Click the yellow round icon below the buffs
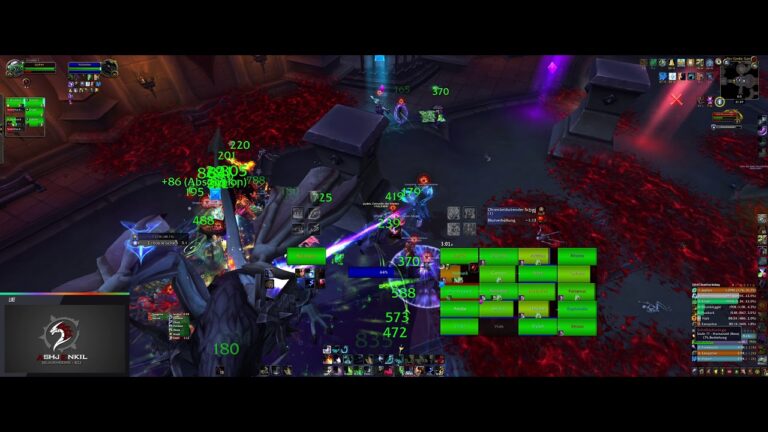768x432 pixels. pyautogui.click(x=719, y=102)
